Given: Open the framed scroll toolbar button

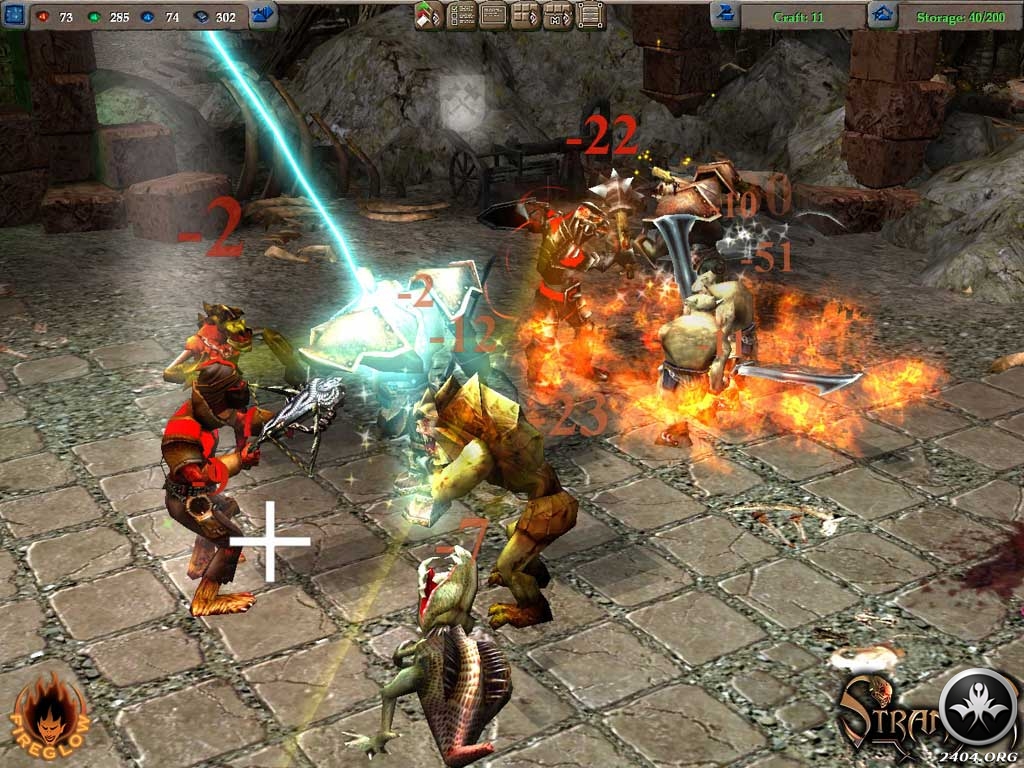Looking at the screenshot, I should [x=591, y=15].
